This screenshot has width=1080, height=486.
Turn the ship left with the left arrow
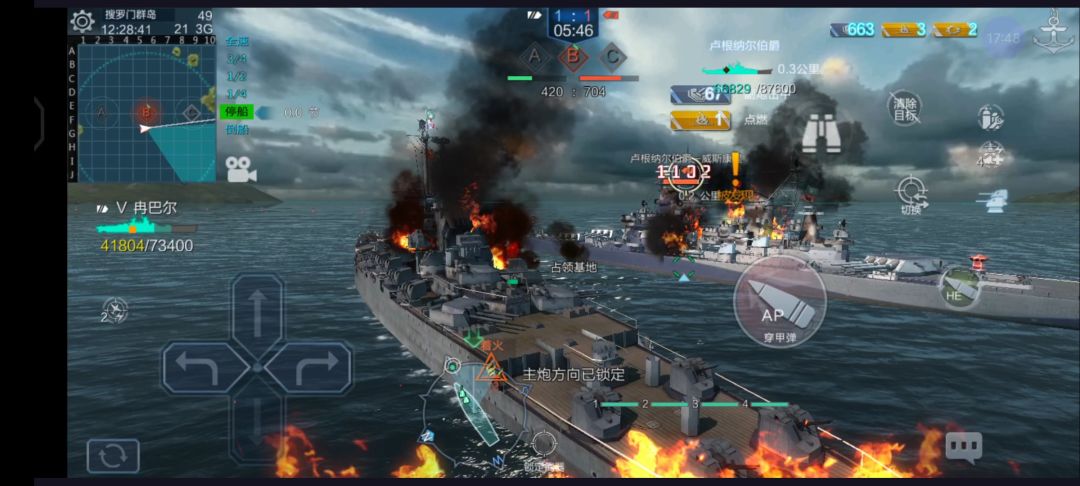[x=205, y=368]
